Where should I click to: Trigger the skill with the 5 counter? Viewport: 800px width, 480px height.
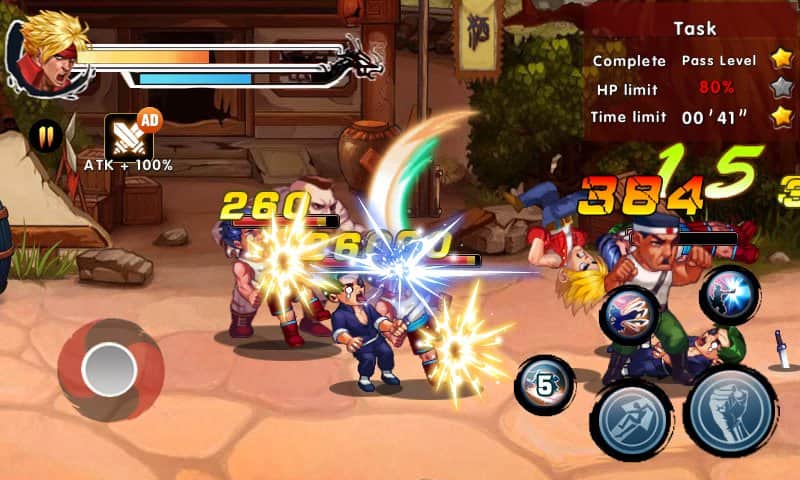545,385
